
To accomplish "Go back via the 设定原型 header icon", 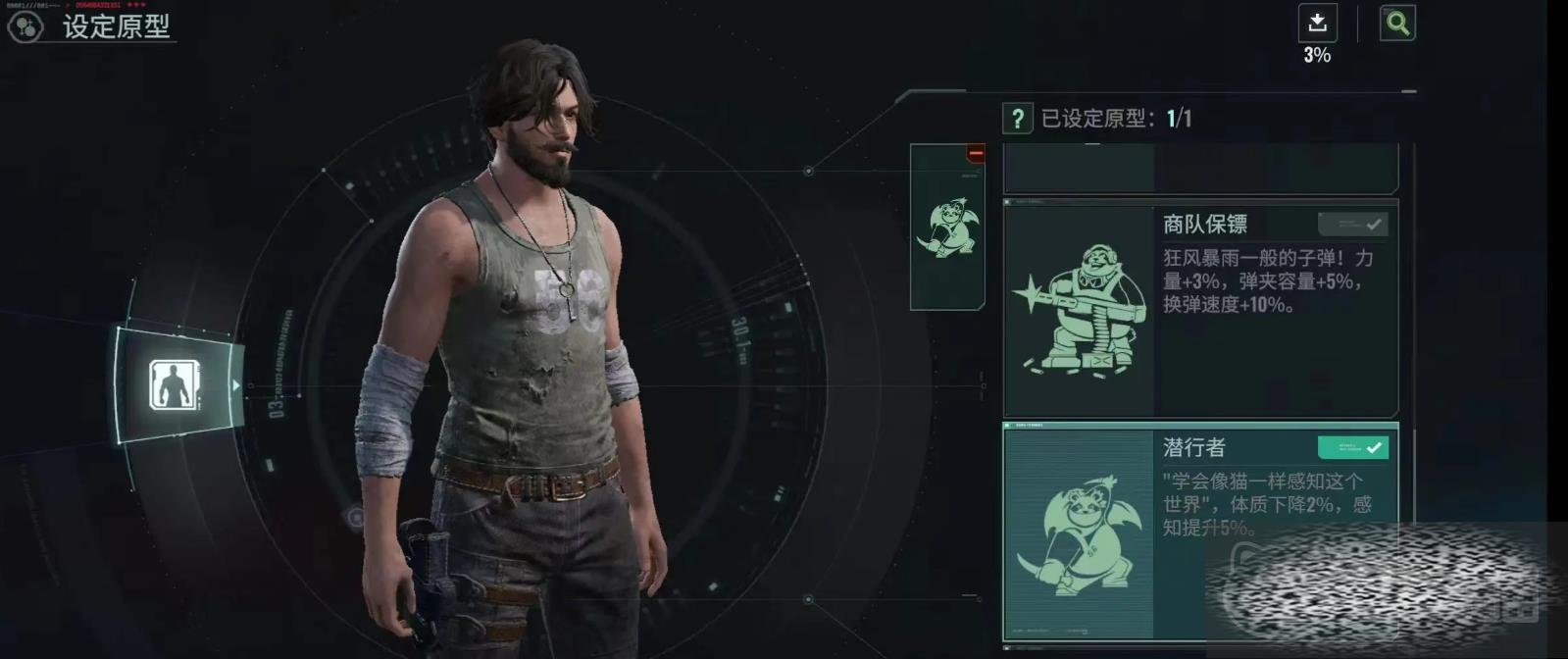I will [25, 26].
